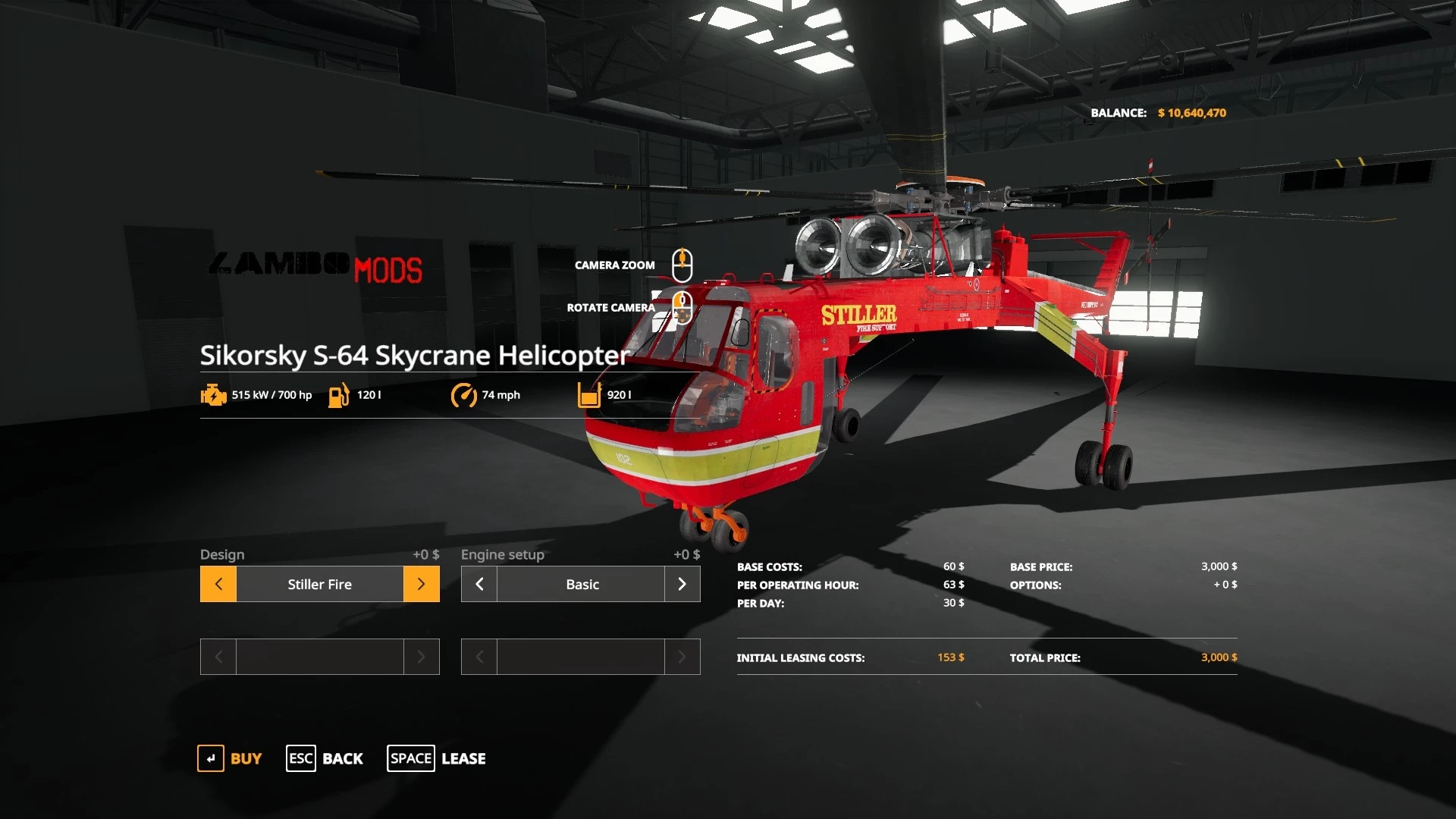Select previous Design option arrow
The image size is (1456, 819).
(x=218, y=584)
